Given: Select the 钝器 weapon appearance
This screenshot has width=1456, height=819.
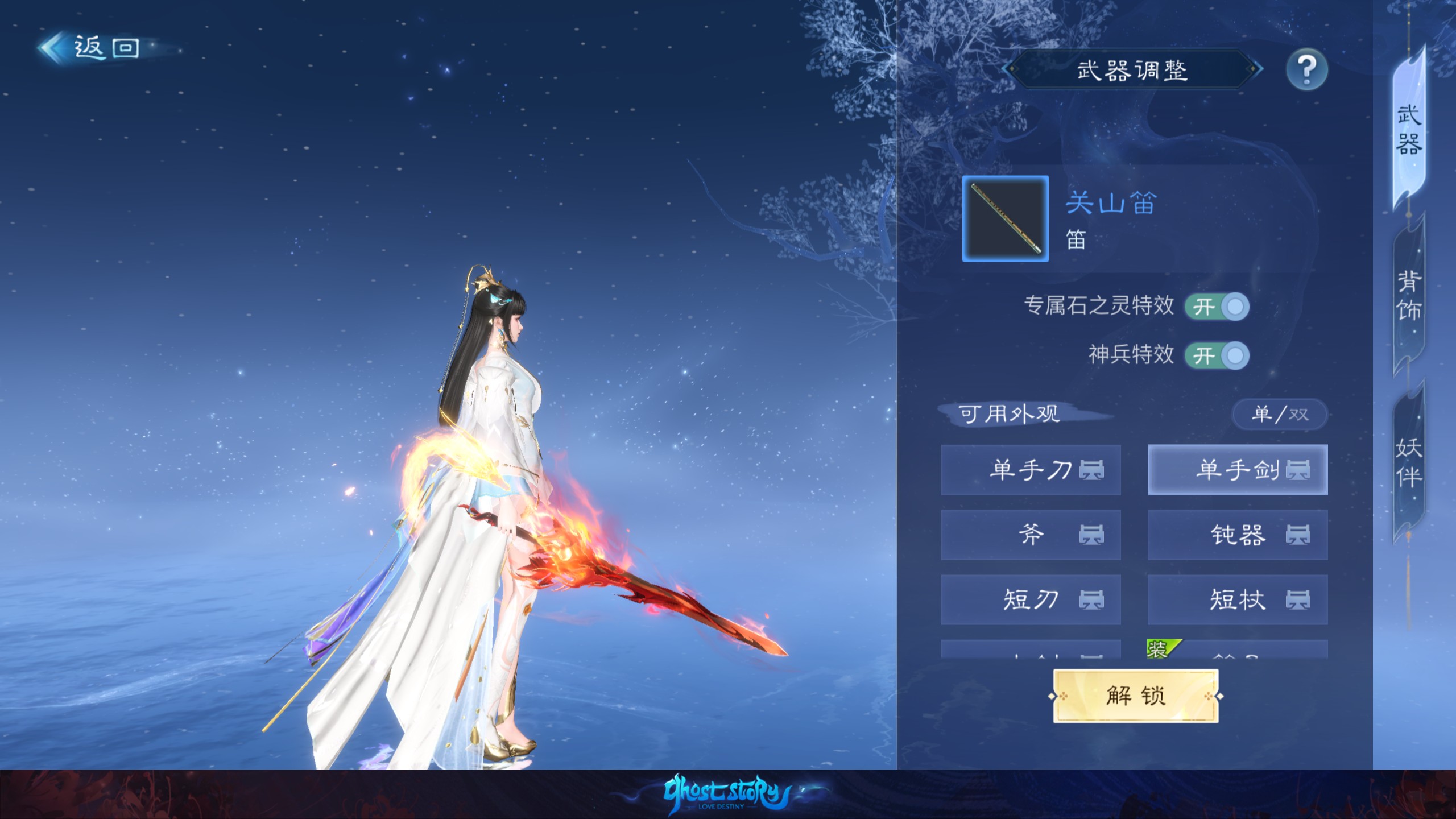Looking at the screenshot, I should coord(1237,535).
